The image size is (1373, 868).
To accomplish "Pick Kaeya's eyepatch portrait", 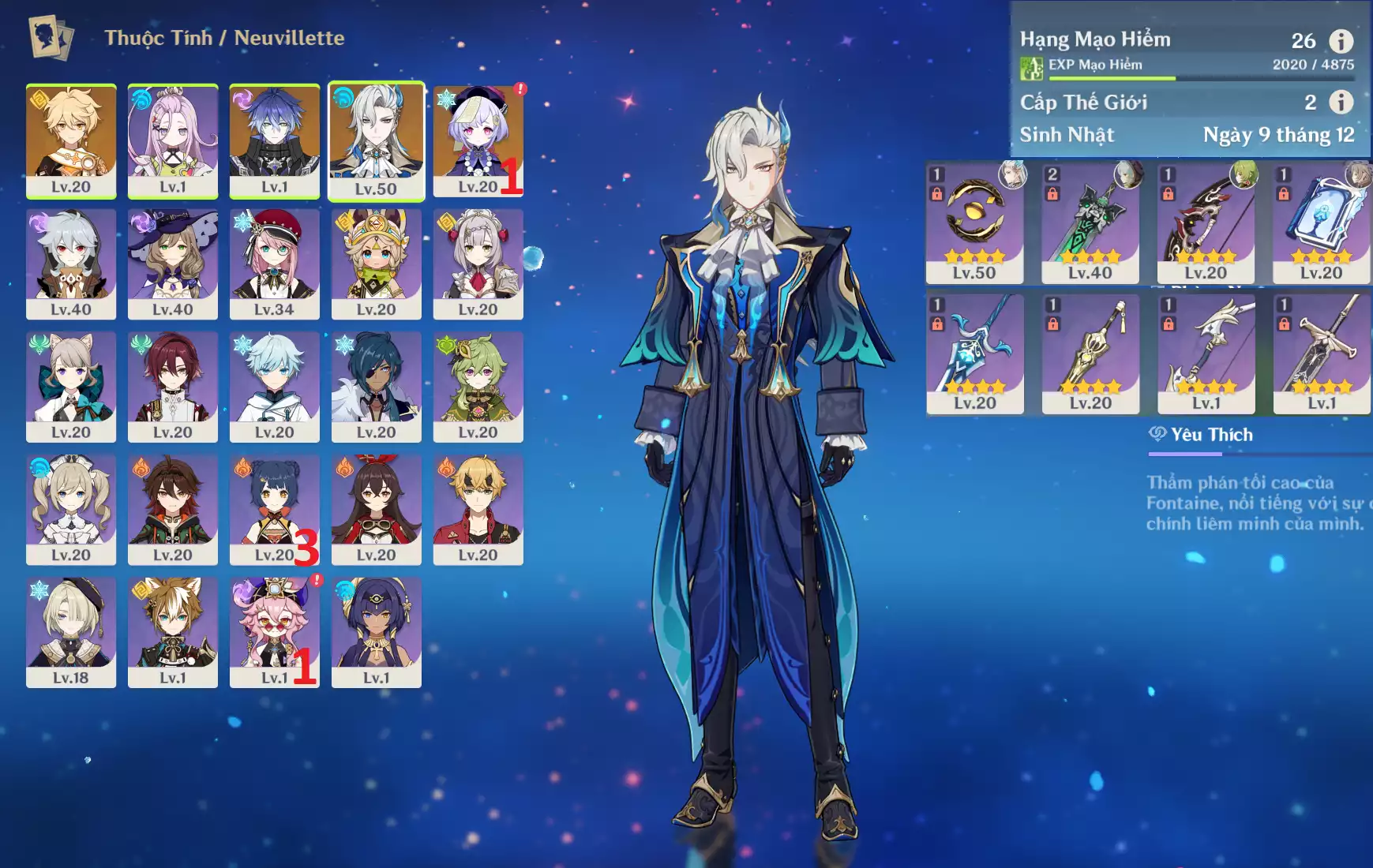I will [x=376, y=386].
